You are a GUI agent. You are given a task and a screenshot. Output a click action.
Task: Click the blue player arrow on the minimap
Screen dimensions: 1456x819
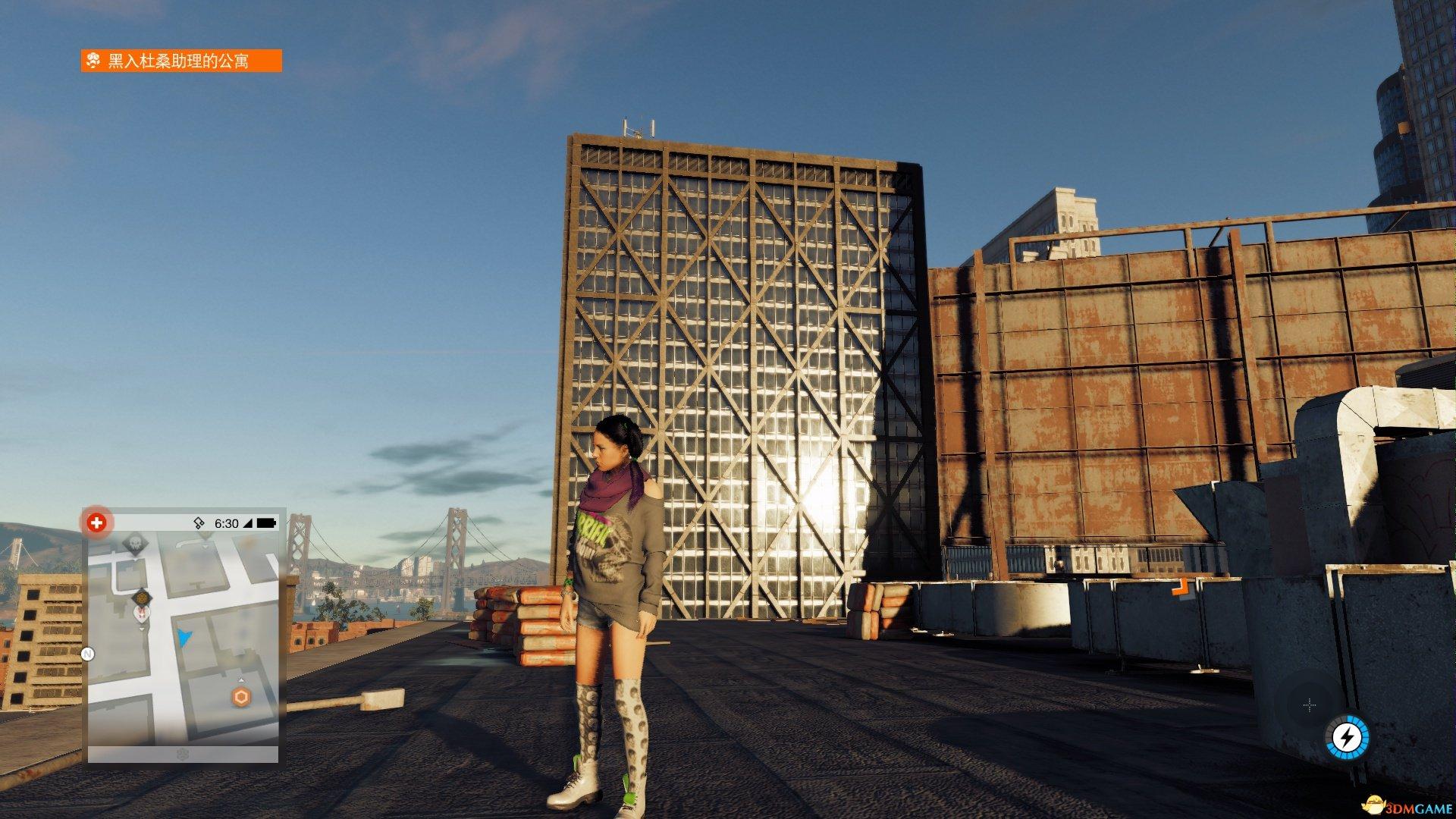[184, 637]
